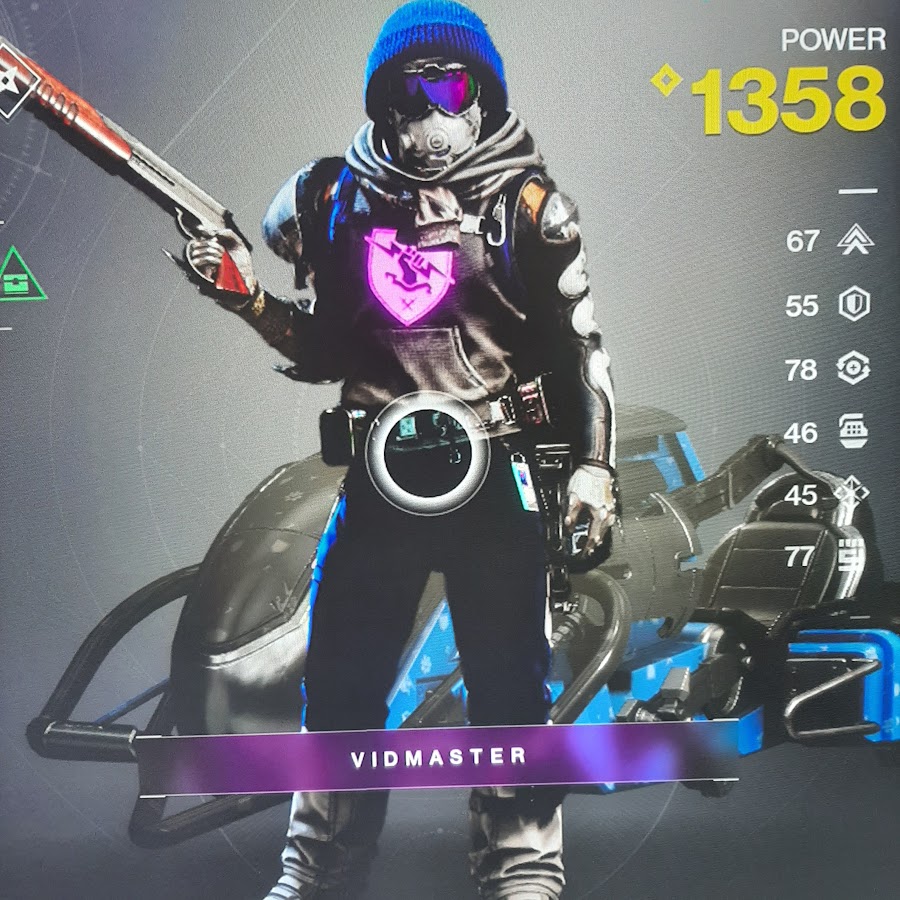Select the Strength stat icon beside 77
This screenshot has width=900, height=900.
tap(853, 555)
